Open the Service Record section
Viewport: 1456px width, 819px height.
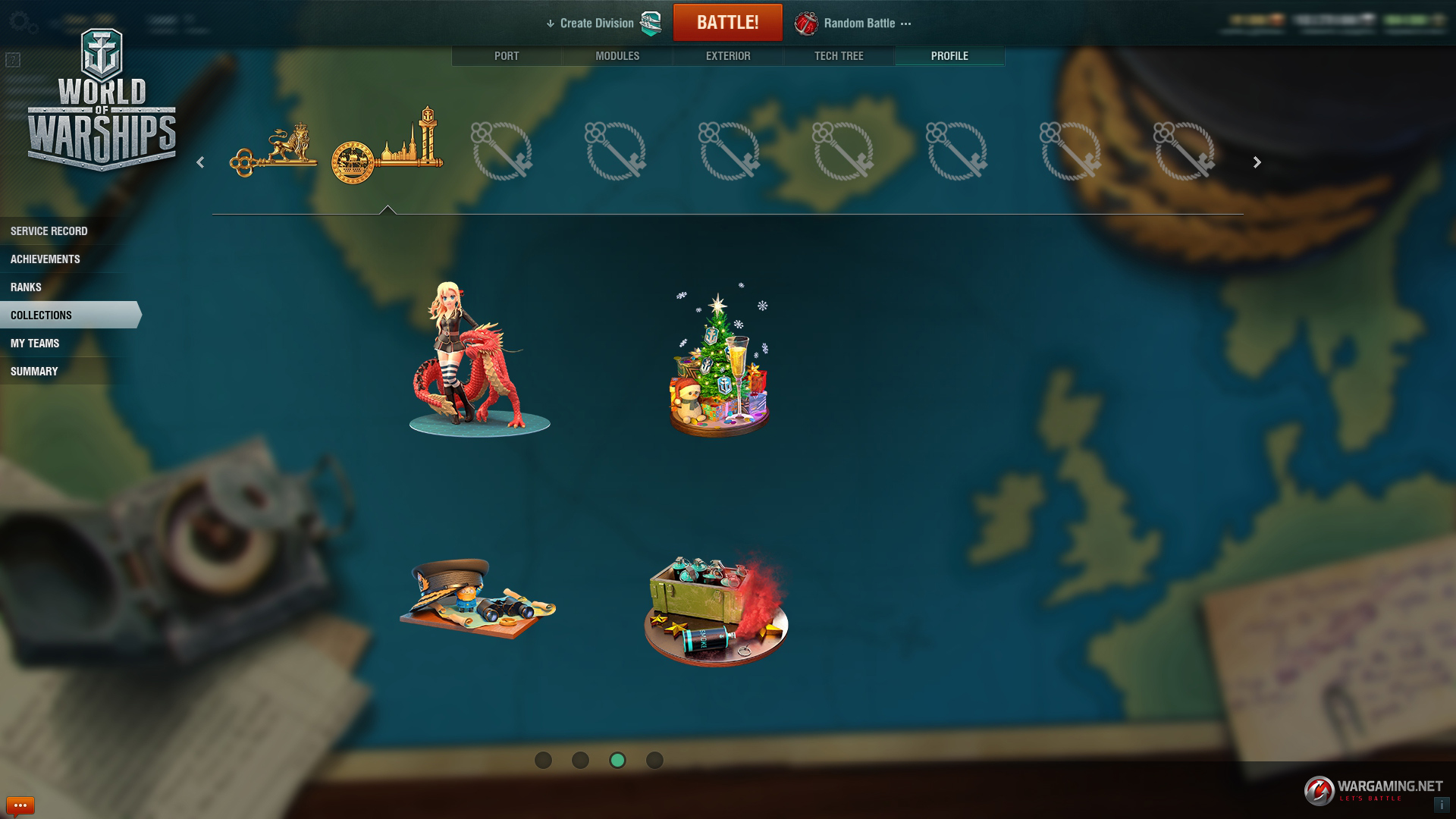coord(49,231)
